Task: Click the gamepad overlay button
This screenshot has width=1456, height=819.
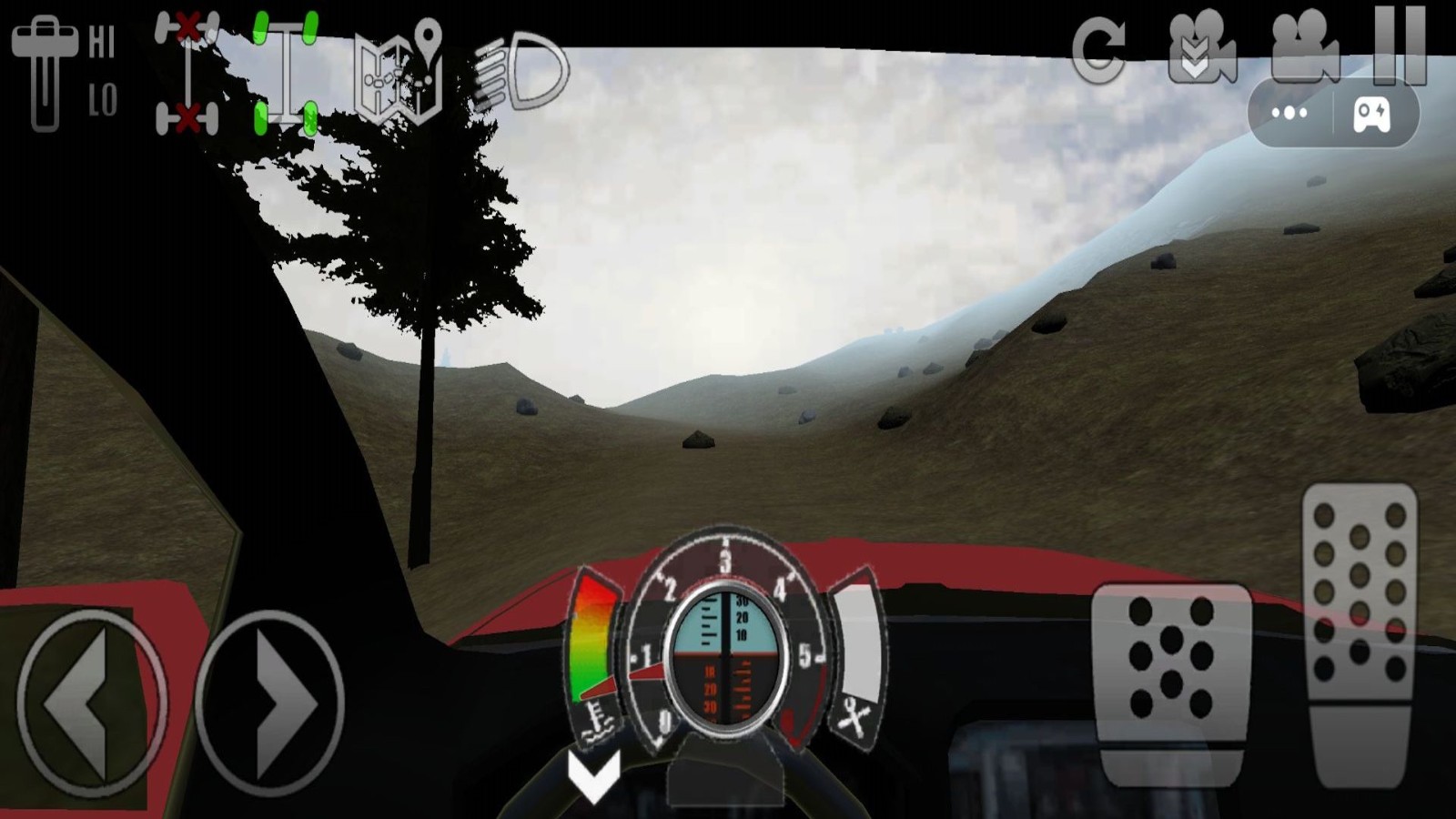Action: click(x=1372, y=115)
